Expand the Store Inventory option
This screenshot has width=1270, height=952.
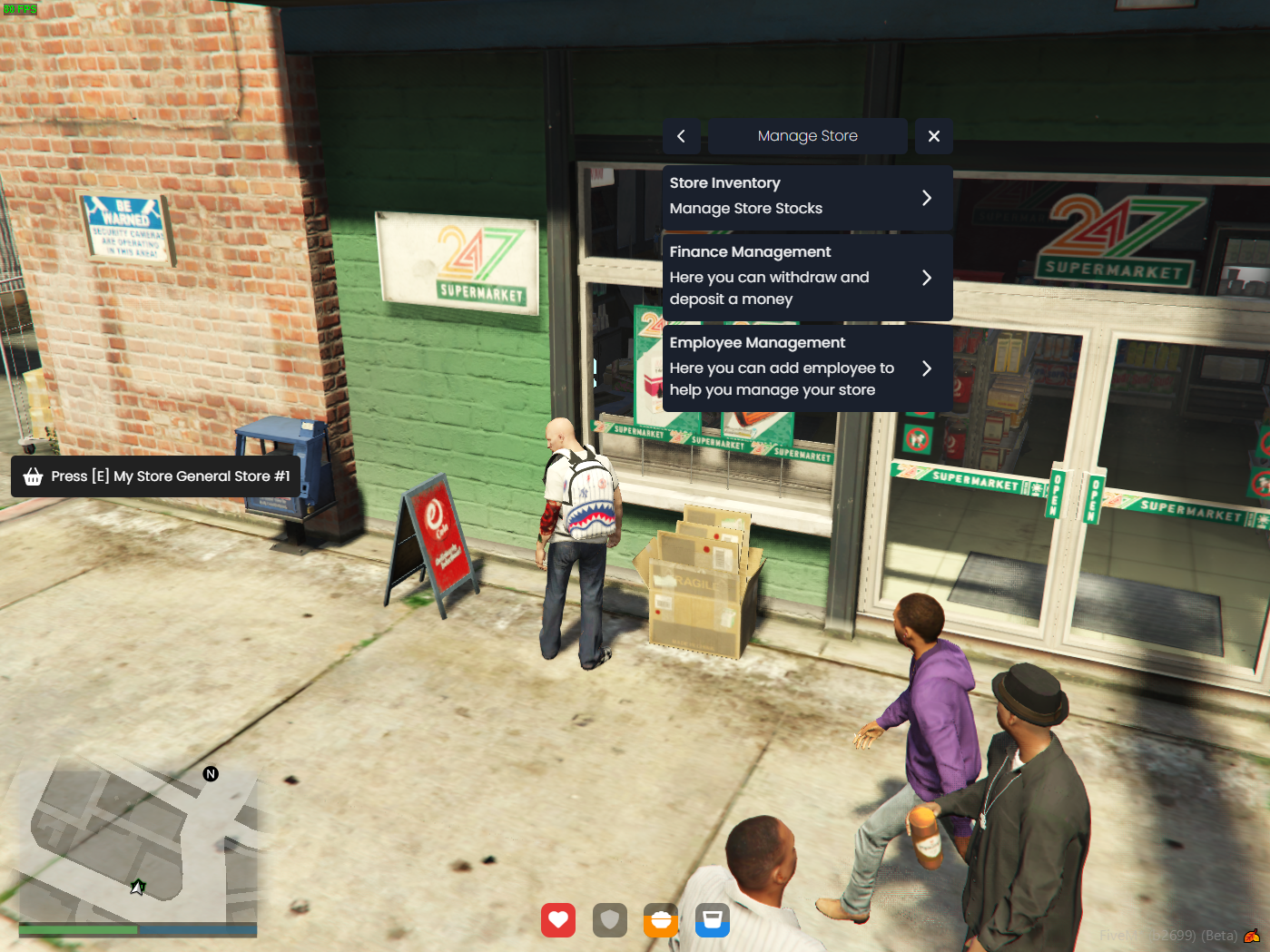[928, 197]
